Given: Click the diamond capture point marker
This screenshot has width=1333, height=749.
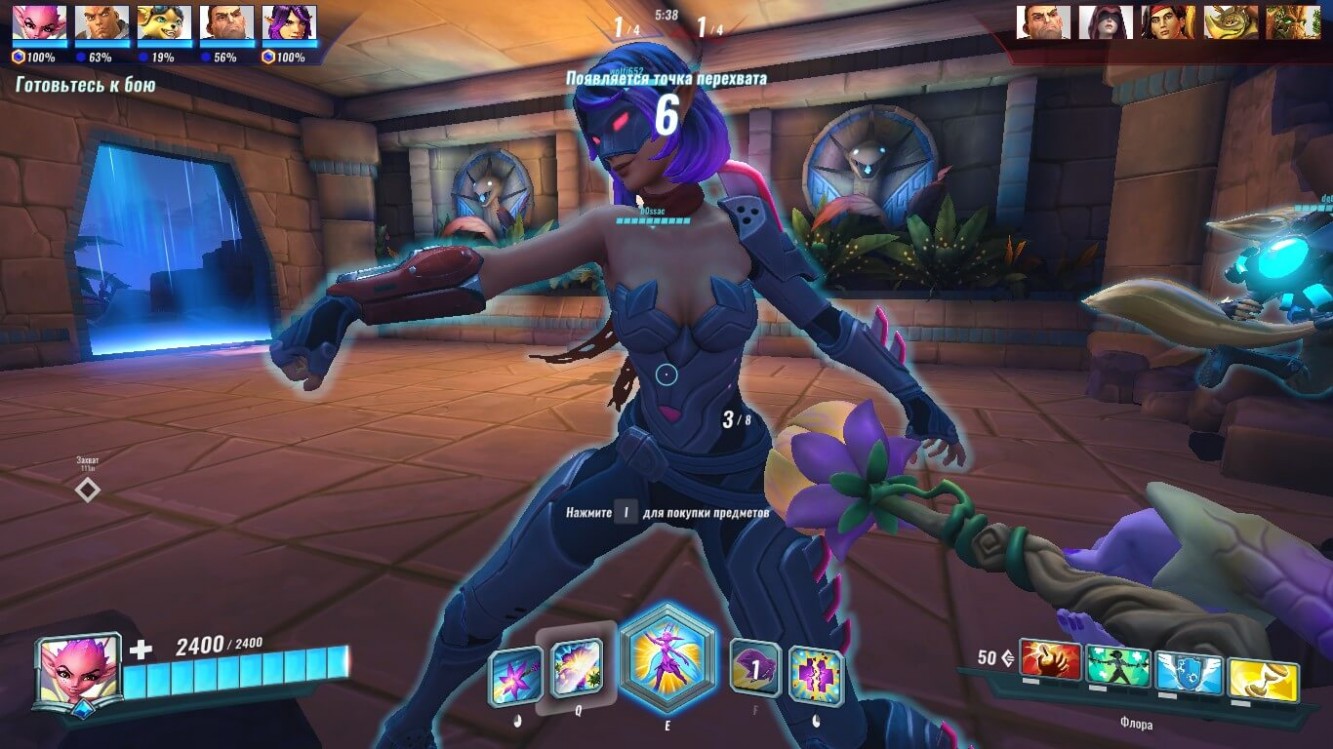Looking at the screenshot, I should click(x=88, y=490).
